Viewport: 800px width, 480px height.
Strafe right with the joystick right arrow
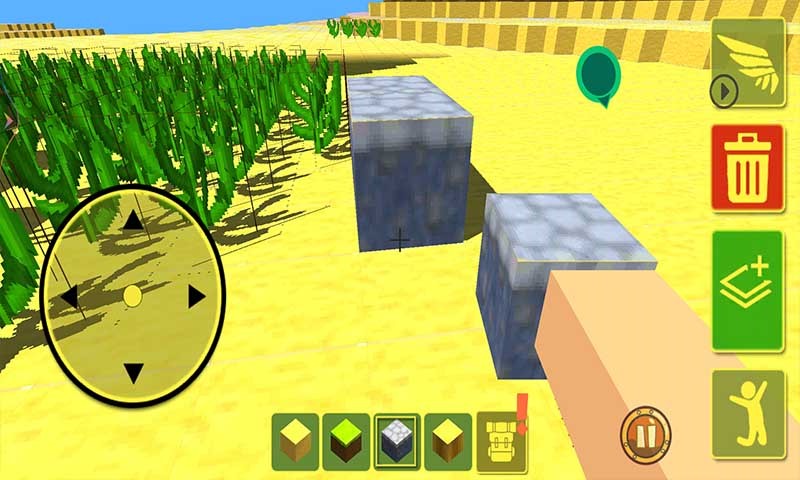click(x=196, y=297)
